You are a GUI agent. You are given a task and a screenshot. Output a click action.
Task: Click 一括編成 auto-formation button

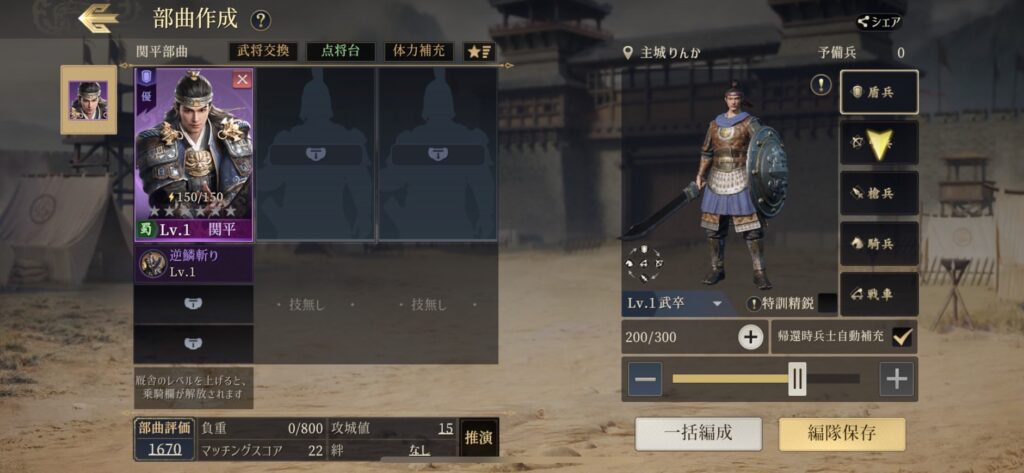tap(698, 433)
